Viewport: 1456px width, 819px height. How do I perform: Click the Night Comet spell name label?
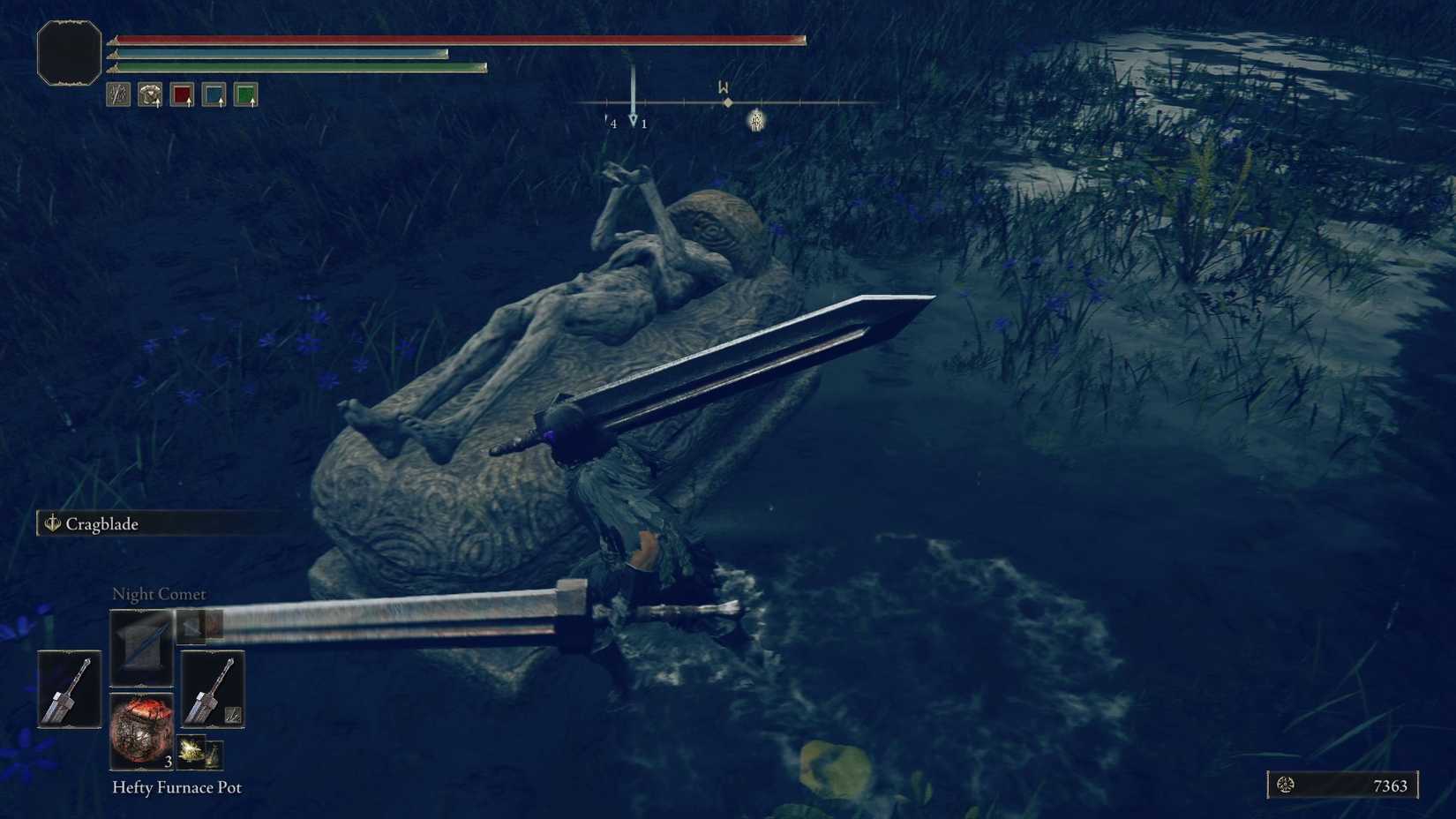pyautogui.click(x=158, y=594)
